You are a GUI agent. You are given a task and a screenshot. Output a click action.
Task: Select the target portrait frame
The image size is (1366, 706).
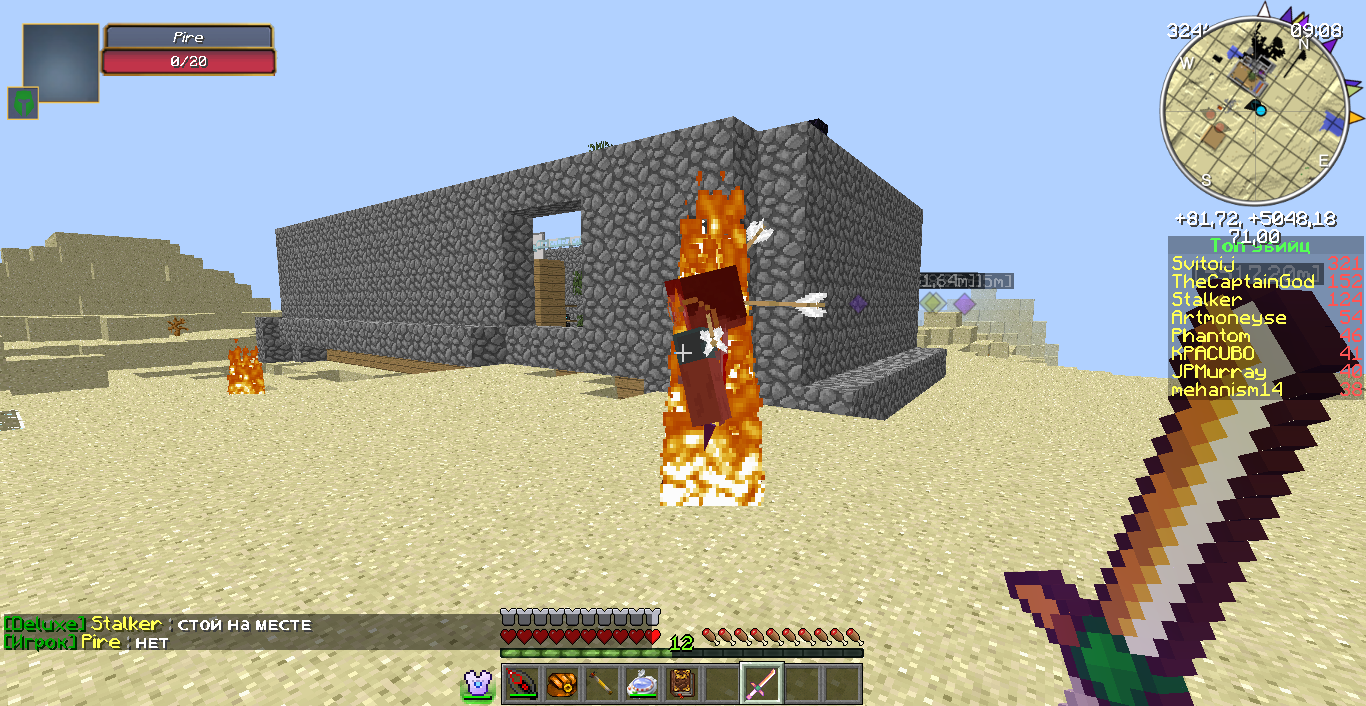pos(61,62)
